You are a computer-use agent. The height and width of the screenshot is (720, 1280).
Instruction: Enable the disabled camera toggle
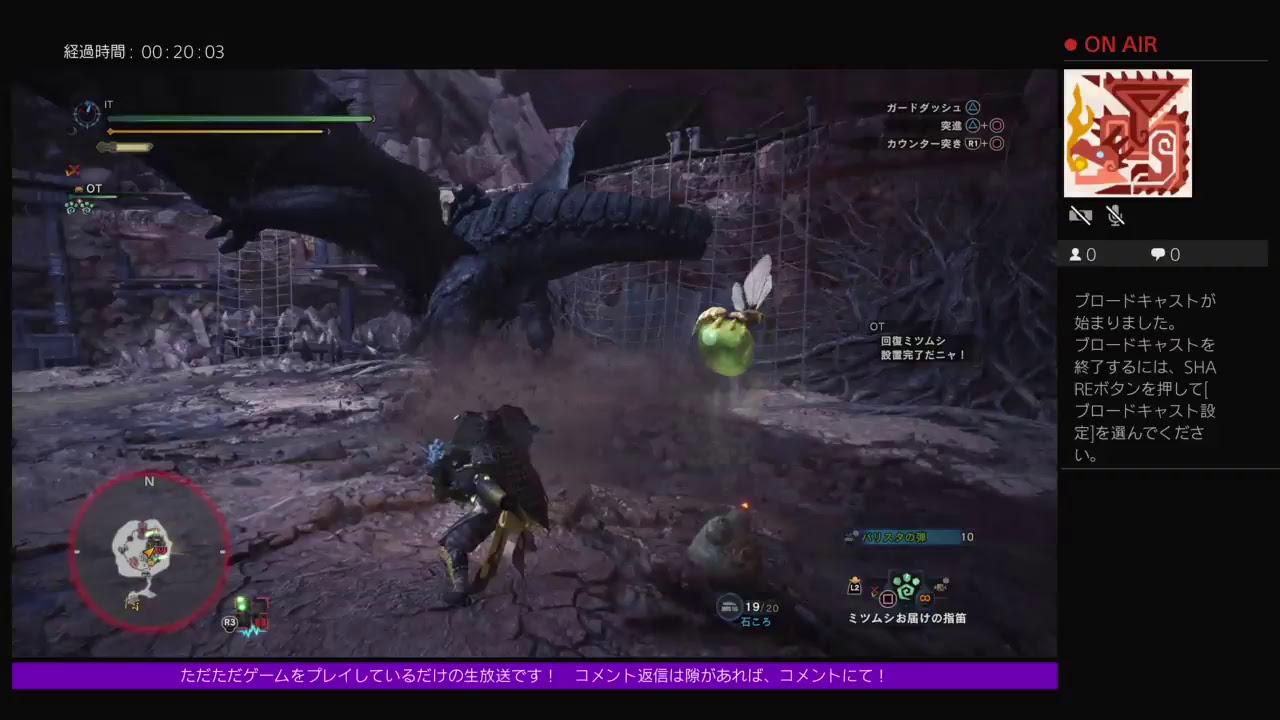click(x=1080, y=215)
